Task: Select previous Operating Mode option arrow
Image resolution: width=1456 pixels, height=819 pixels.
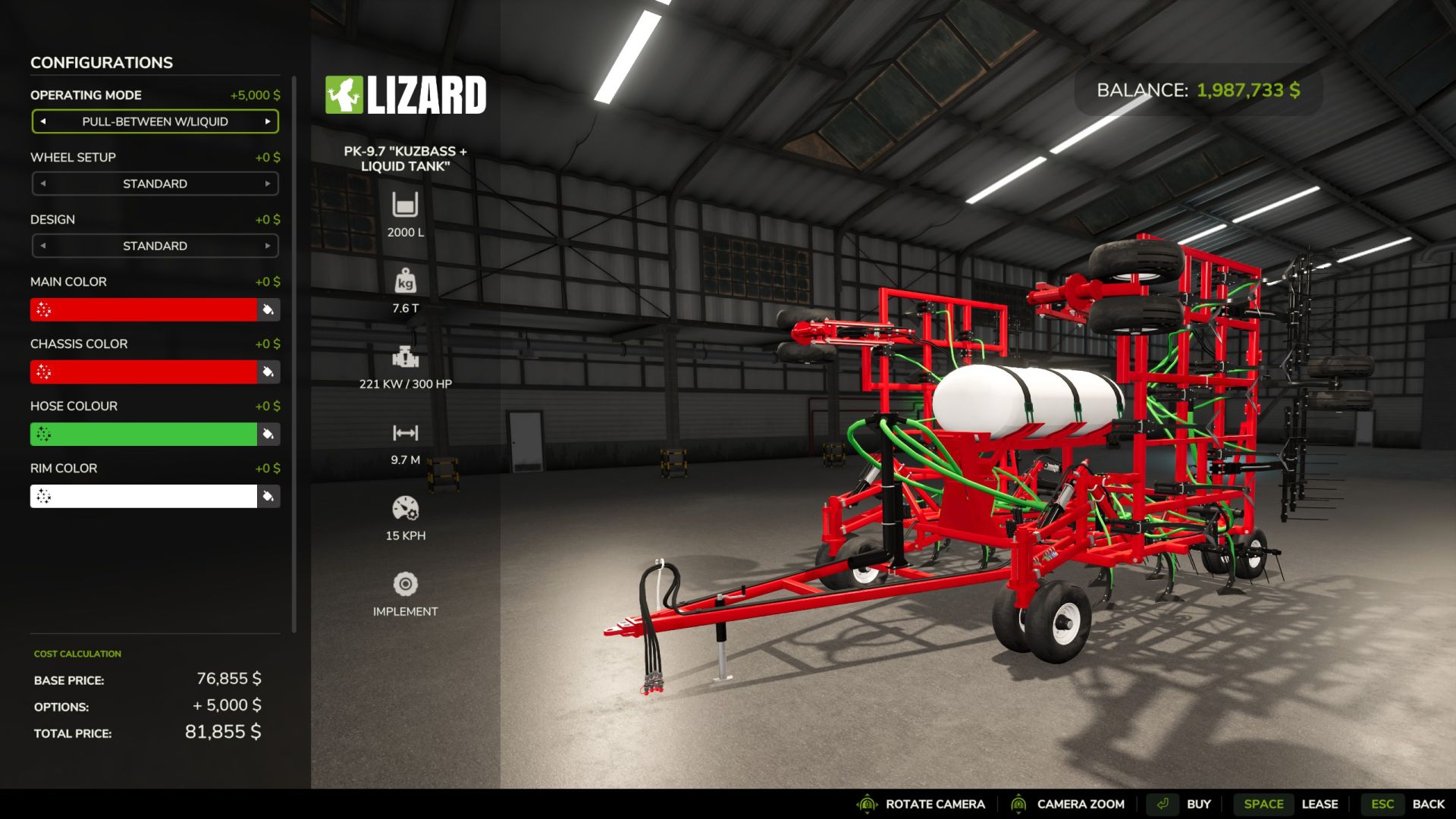Action: click(x=43, y=121)
